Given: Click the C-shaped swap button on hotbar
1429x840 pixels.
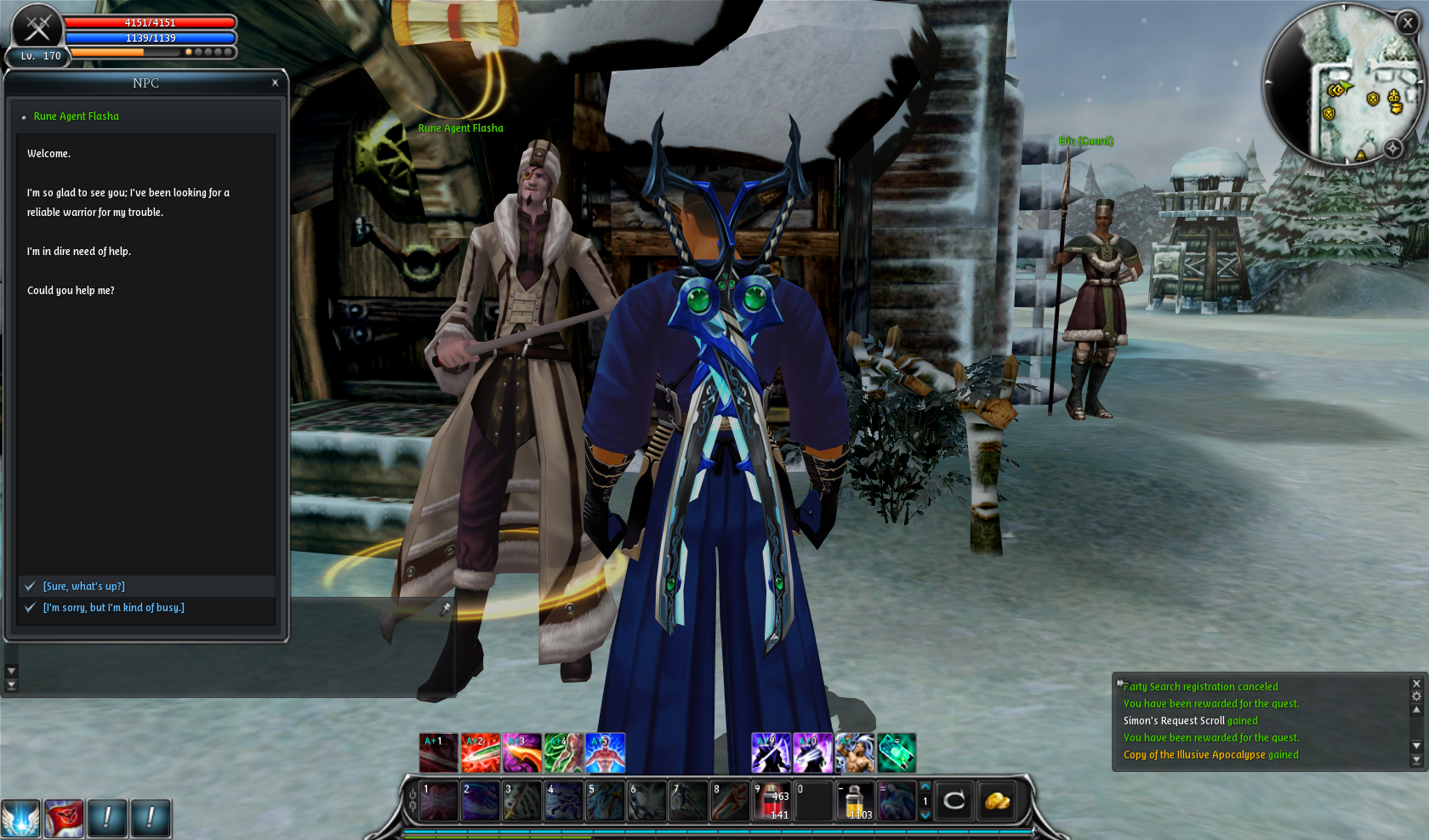Looking at the screenshot, I should (x=954, y=801).
